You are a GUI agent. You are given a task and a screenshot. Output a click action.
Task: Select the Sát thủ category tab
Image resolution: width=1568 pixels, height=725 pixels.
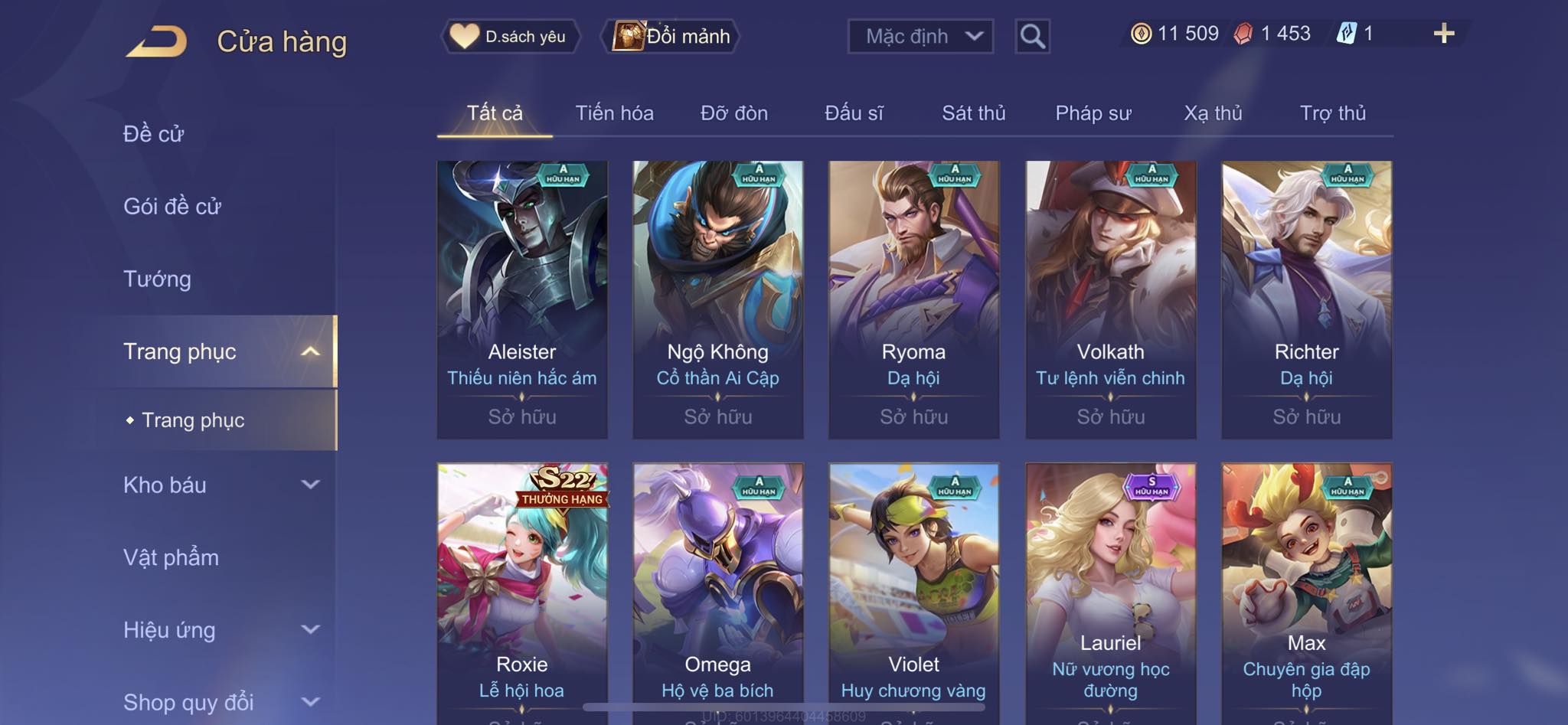(973, 113)
